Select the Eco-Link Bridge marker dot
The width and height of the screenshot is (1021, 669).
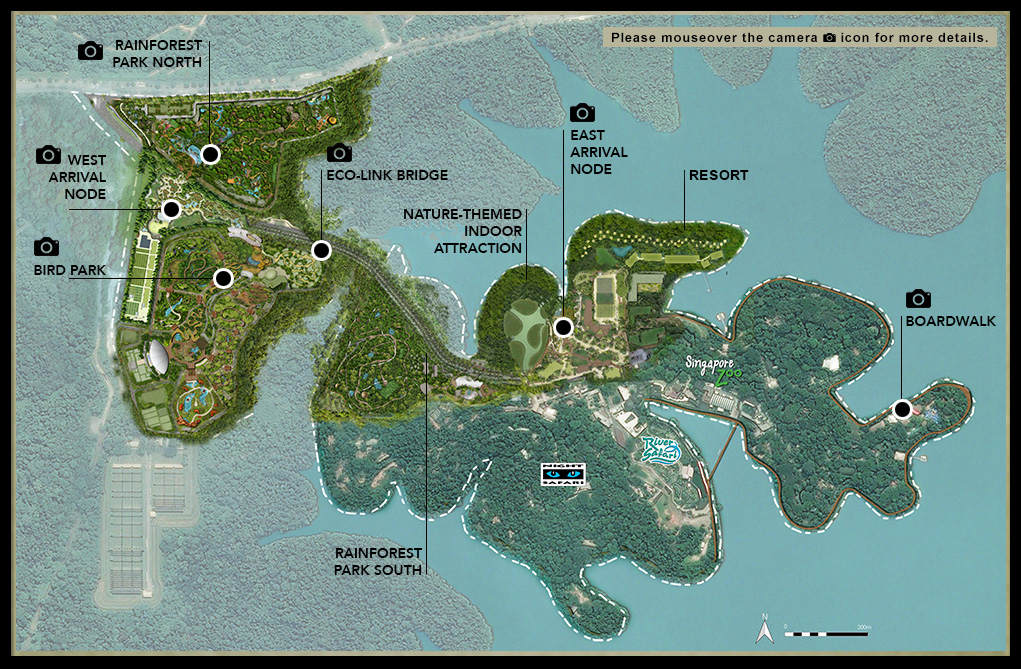pyautogui.click(x=321, y=250)
